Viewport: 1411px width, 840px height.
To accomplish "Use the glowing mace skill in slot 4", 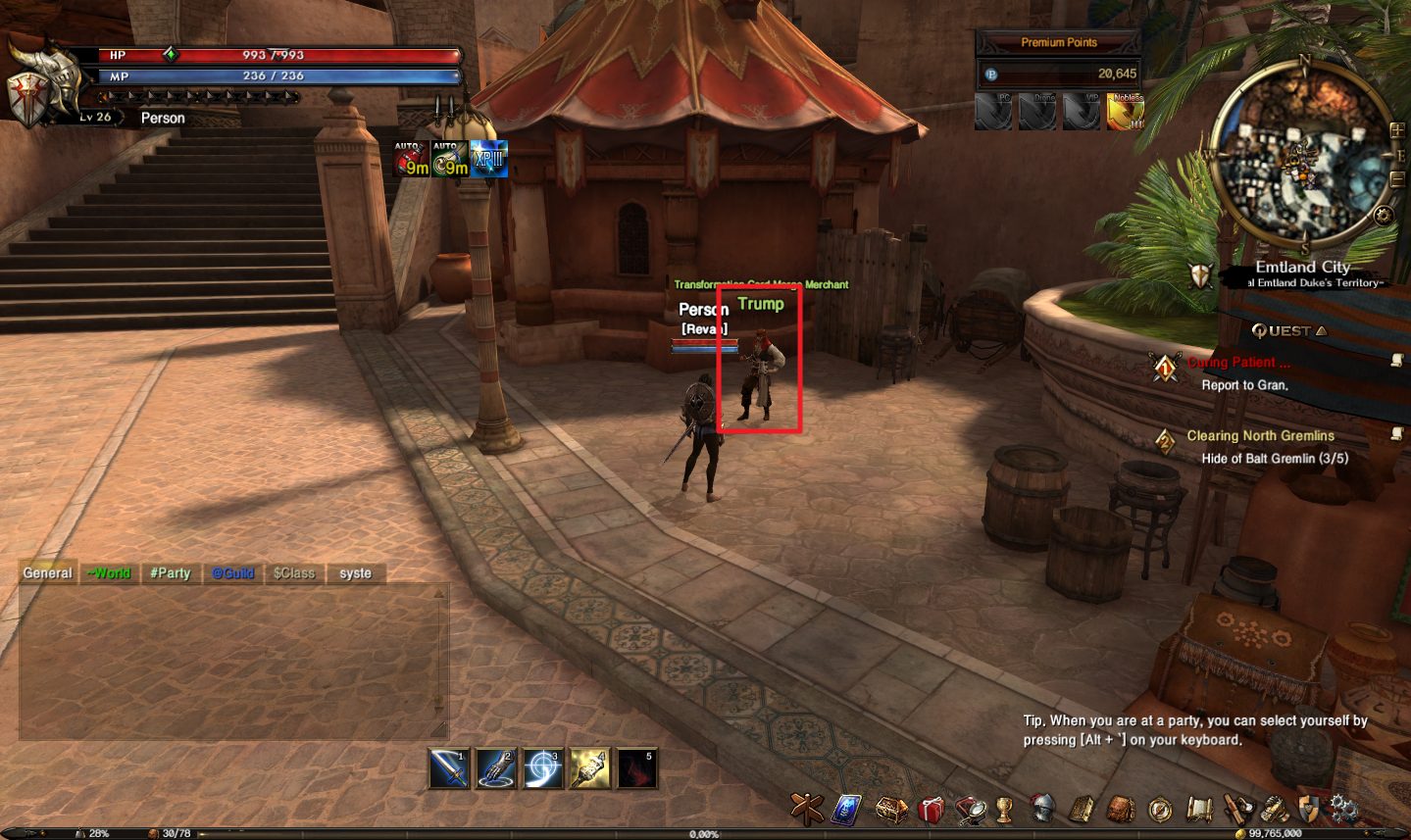I will tap(588, 768).
